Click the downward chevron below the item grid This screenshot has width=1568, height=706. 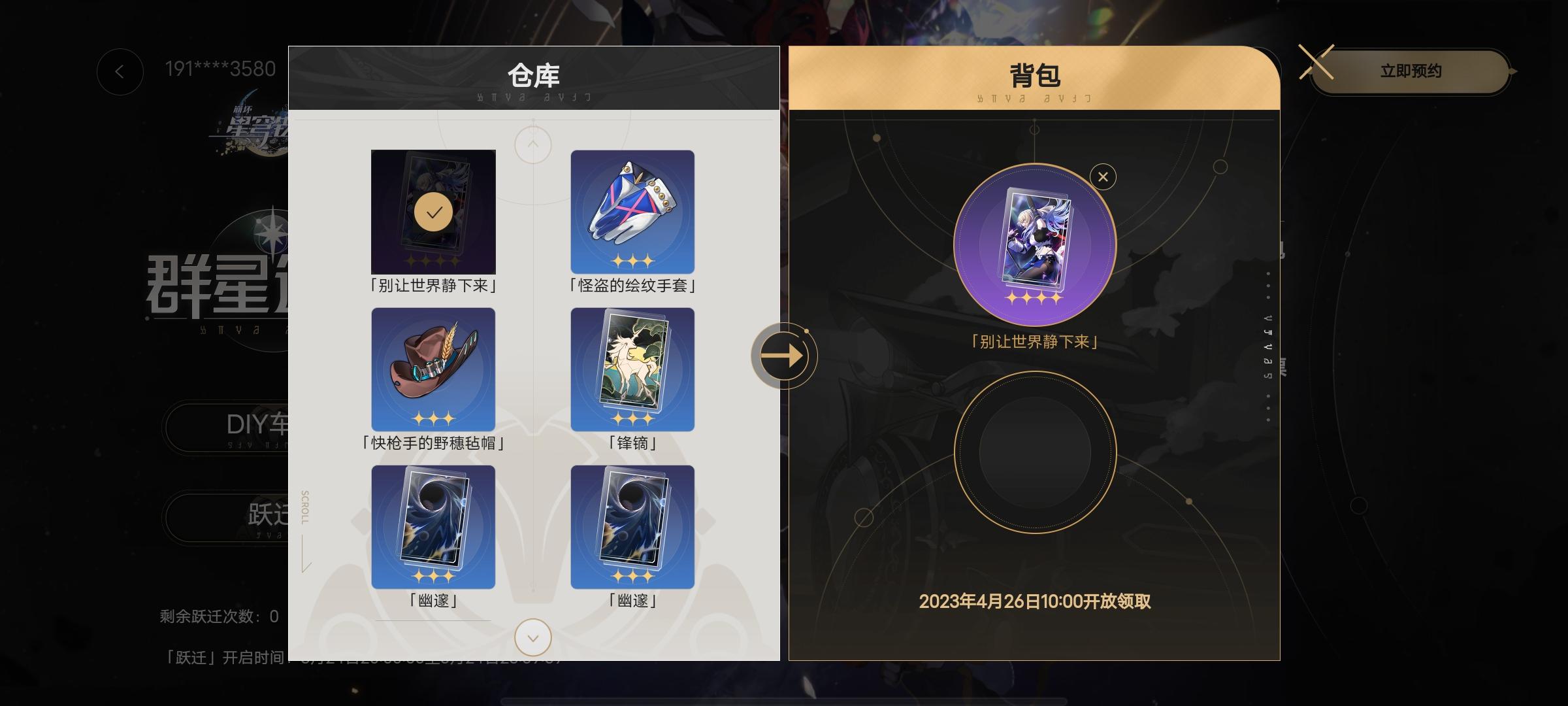(532, 637)
